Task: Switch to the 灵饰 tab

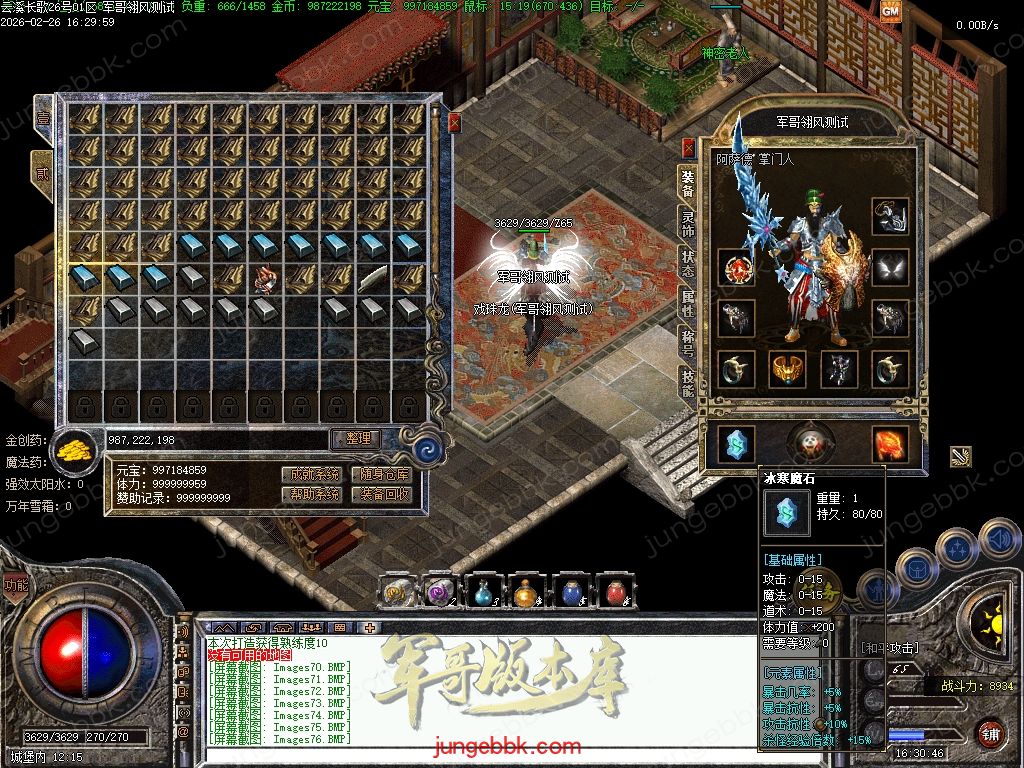Action: coord(688,221)
